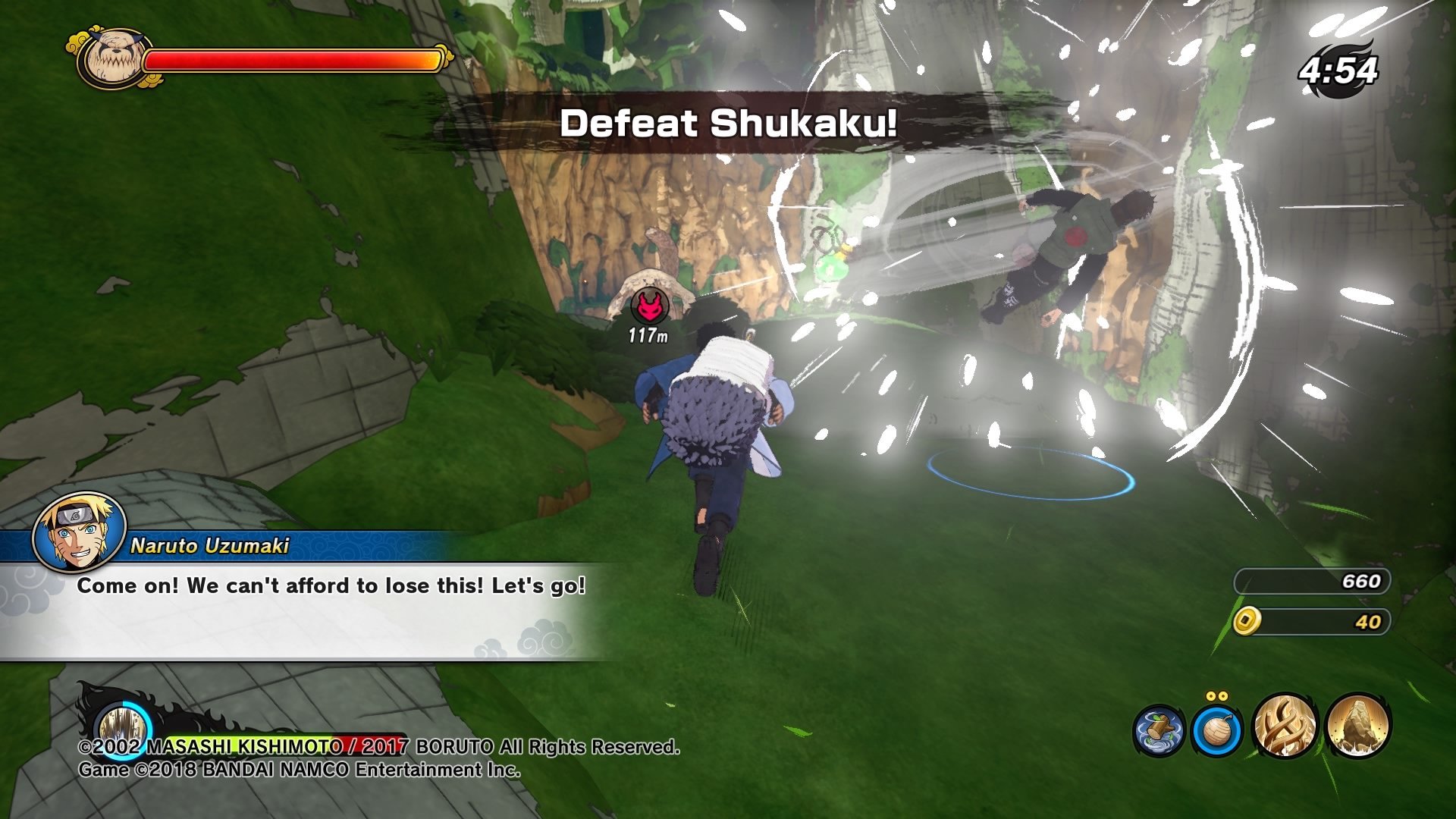Activate the log substitution jutsu icon

tap(1159, 730)
